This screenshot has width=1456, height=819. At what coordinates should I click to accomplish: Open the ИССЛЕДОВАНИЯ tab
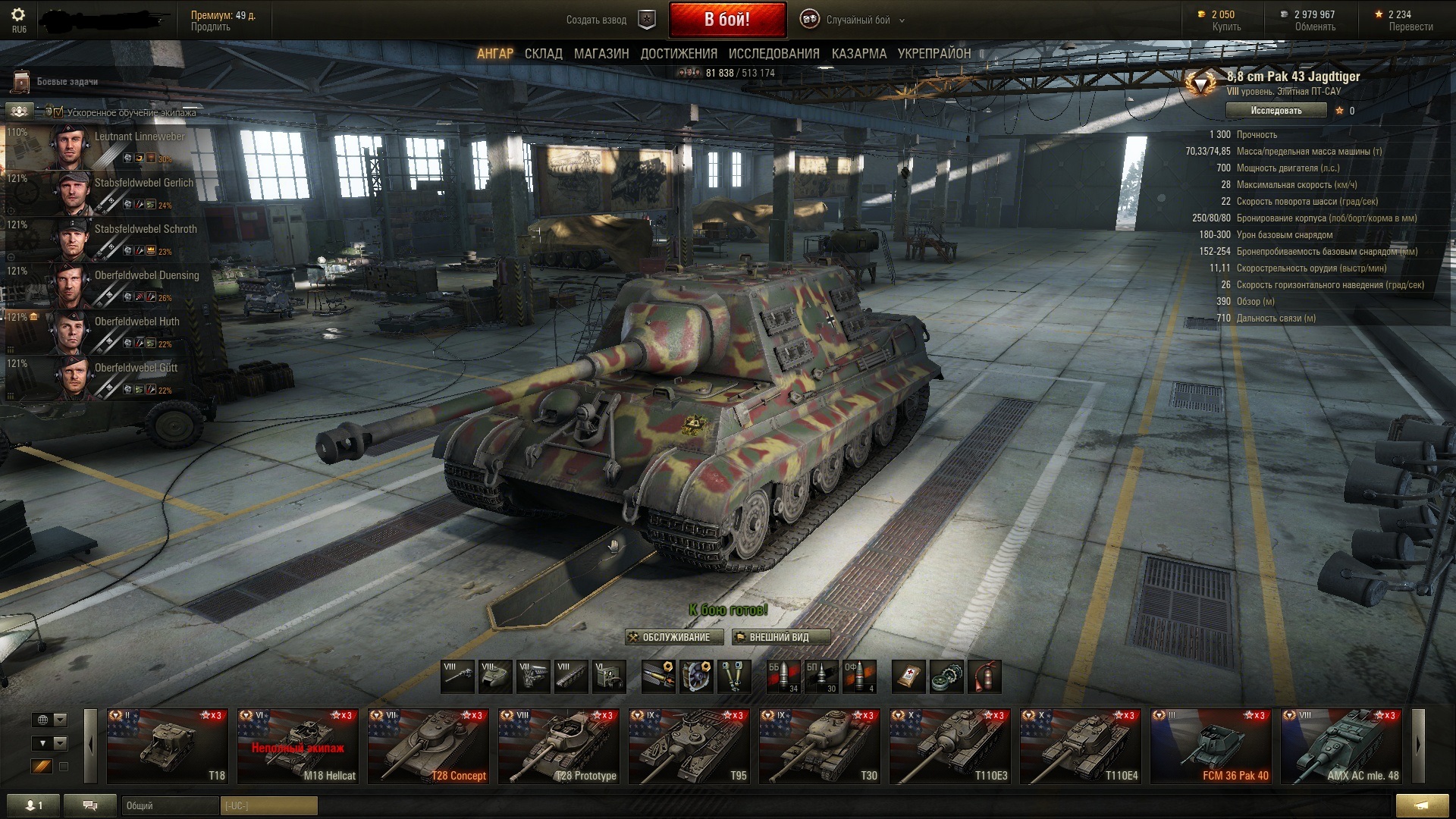773,54
